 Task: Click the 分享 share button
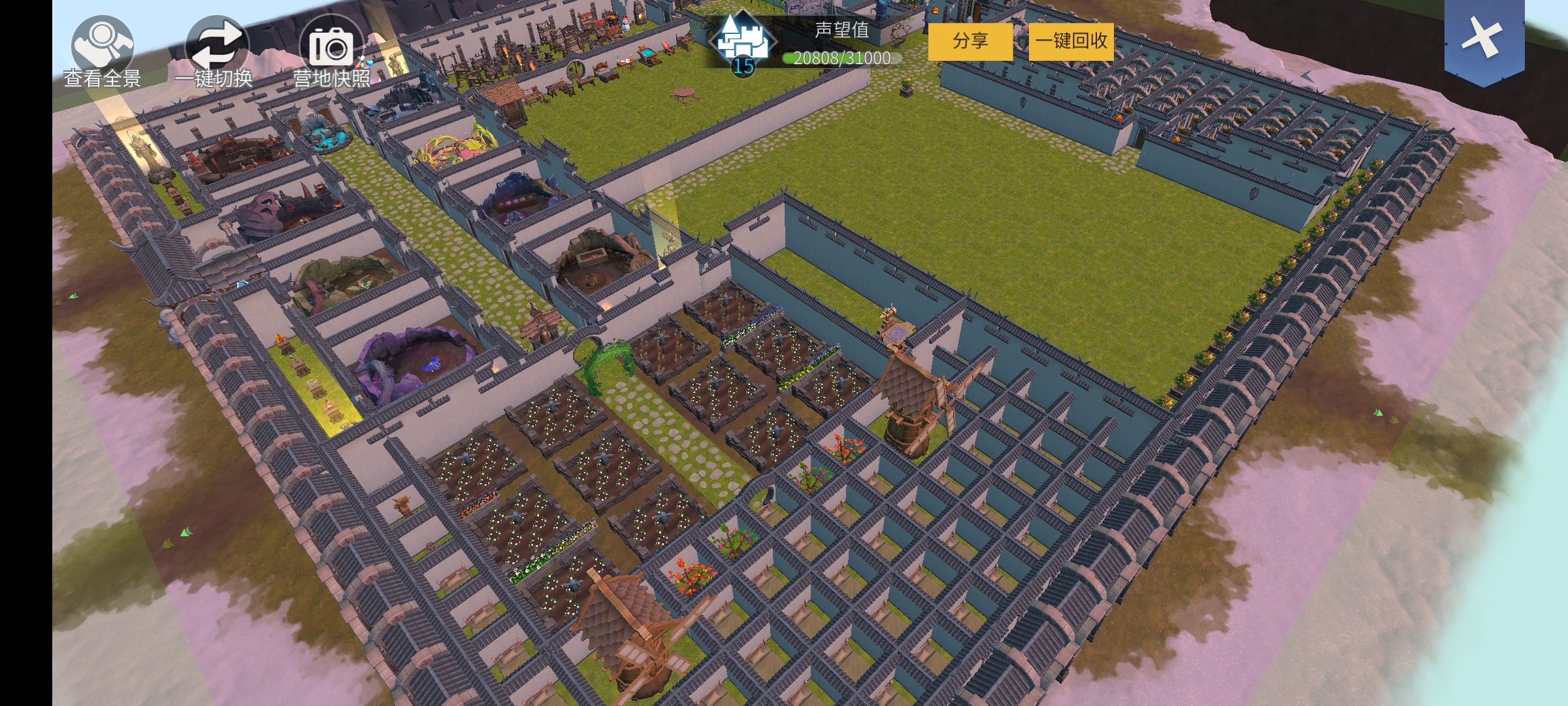click(970, 41)
